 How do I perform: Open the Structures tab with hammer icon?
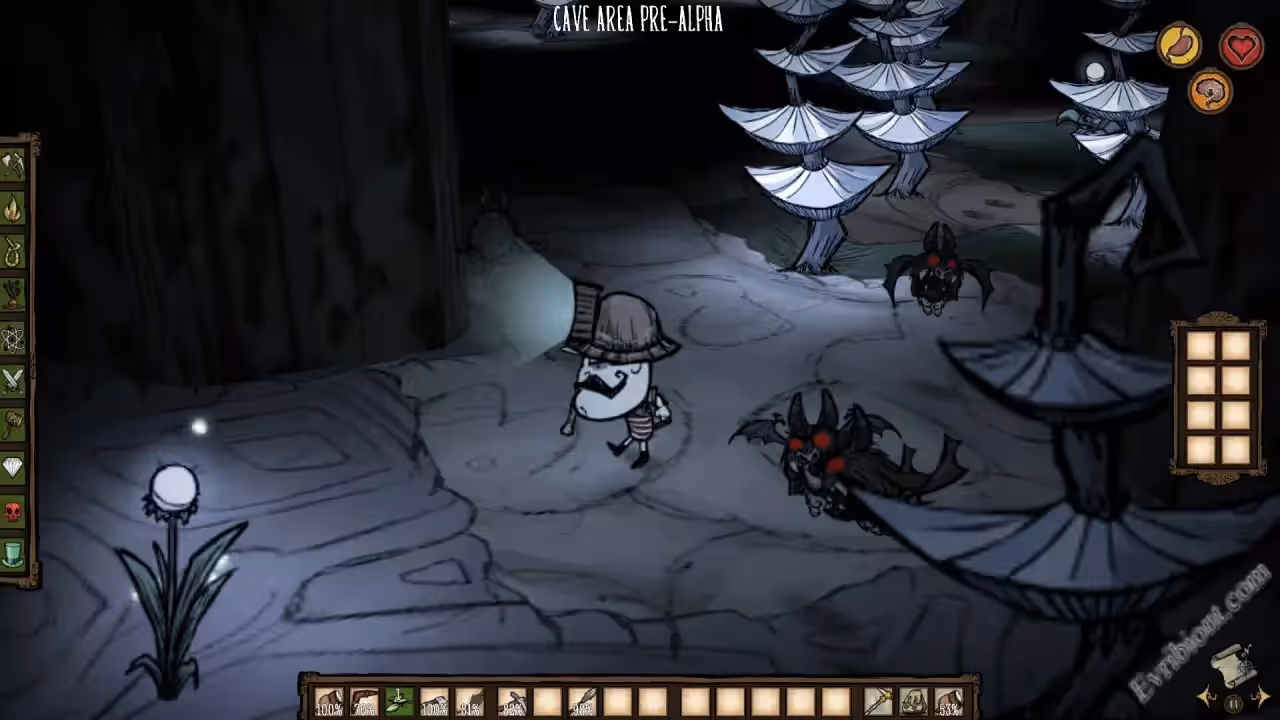click(x=13, y=424)
